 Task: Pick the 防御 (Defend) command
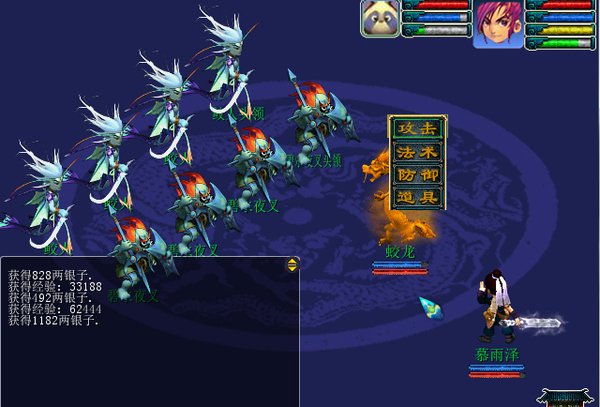tap(417, 175)
